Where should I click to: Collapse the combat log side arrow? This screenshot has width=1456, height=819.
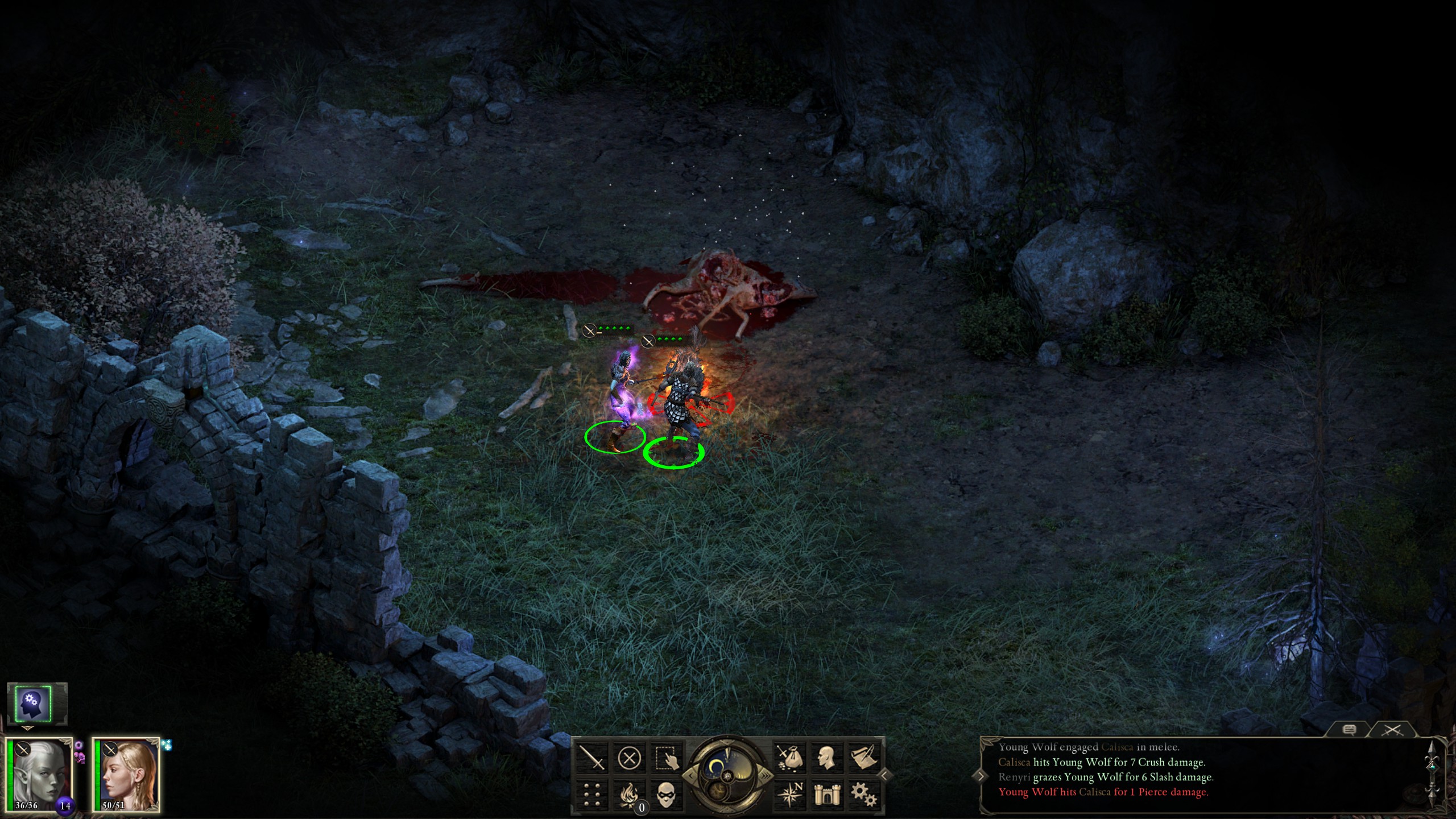click(x=981, y=776)
